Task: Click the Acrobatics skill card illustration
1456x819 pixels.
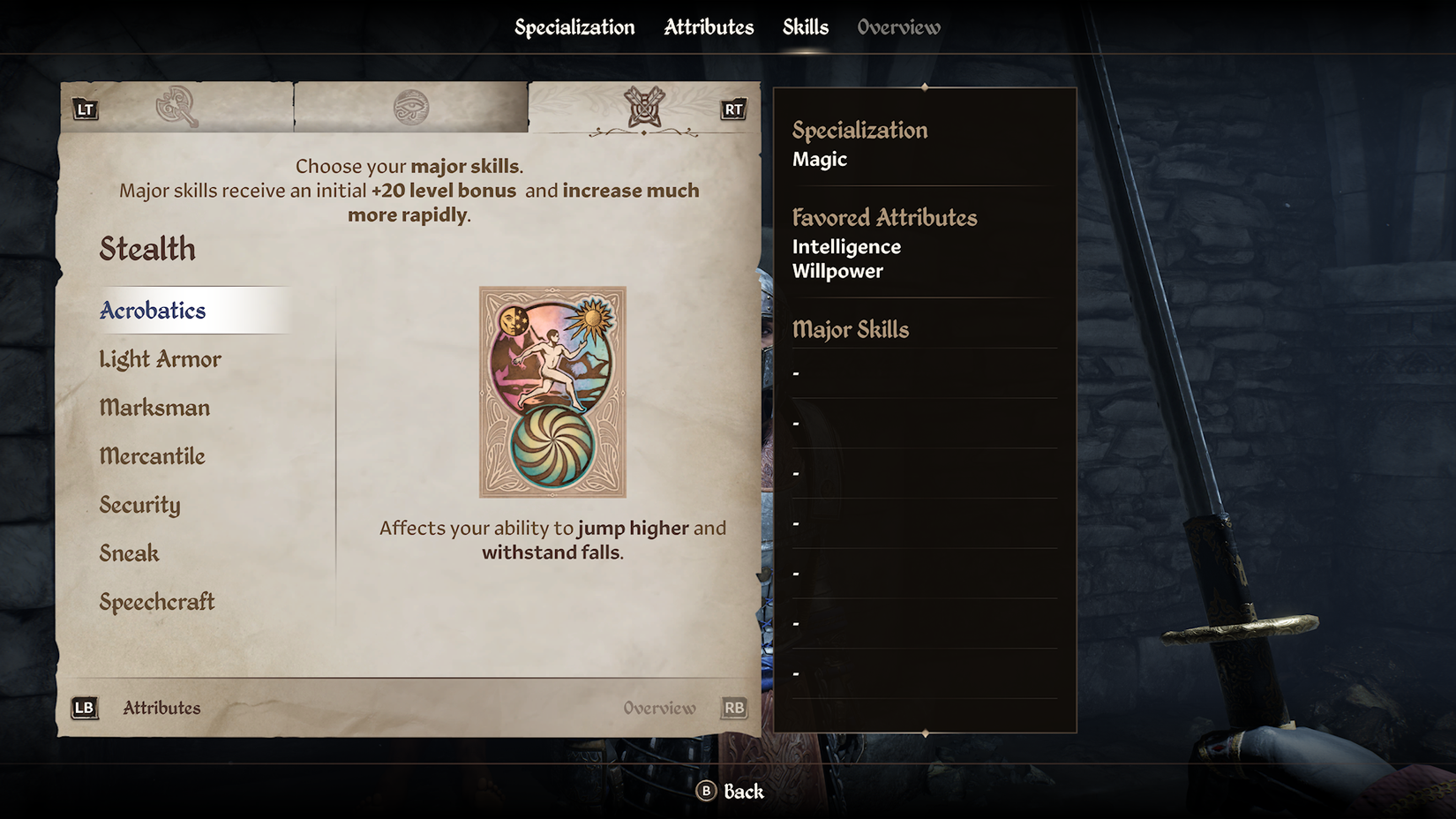Action: click(x=552, y=392)
